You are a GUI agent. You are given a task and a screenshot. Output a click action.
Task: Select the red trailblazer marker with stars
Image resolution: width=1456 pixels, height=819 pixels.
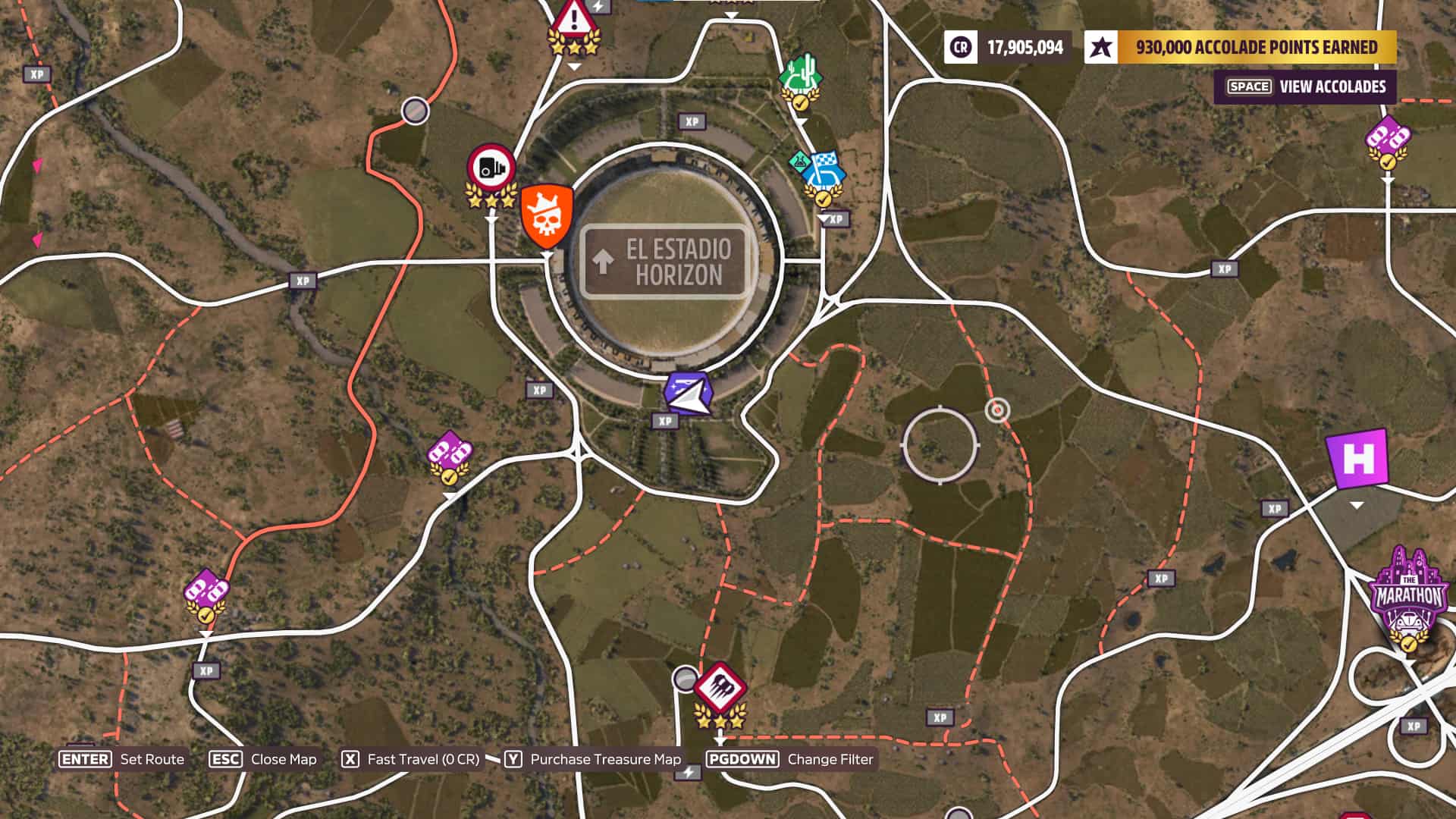point(720,689)
